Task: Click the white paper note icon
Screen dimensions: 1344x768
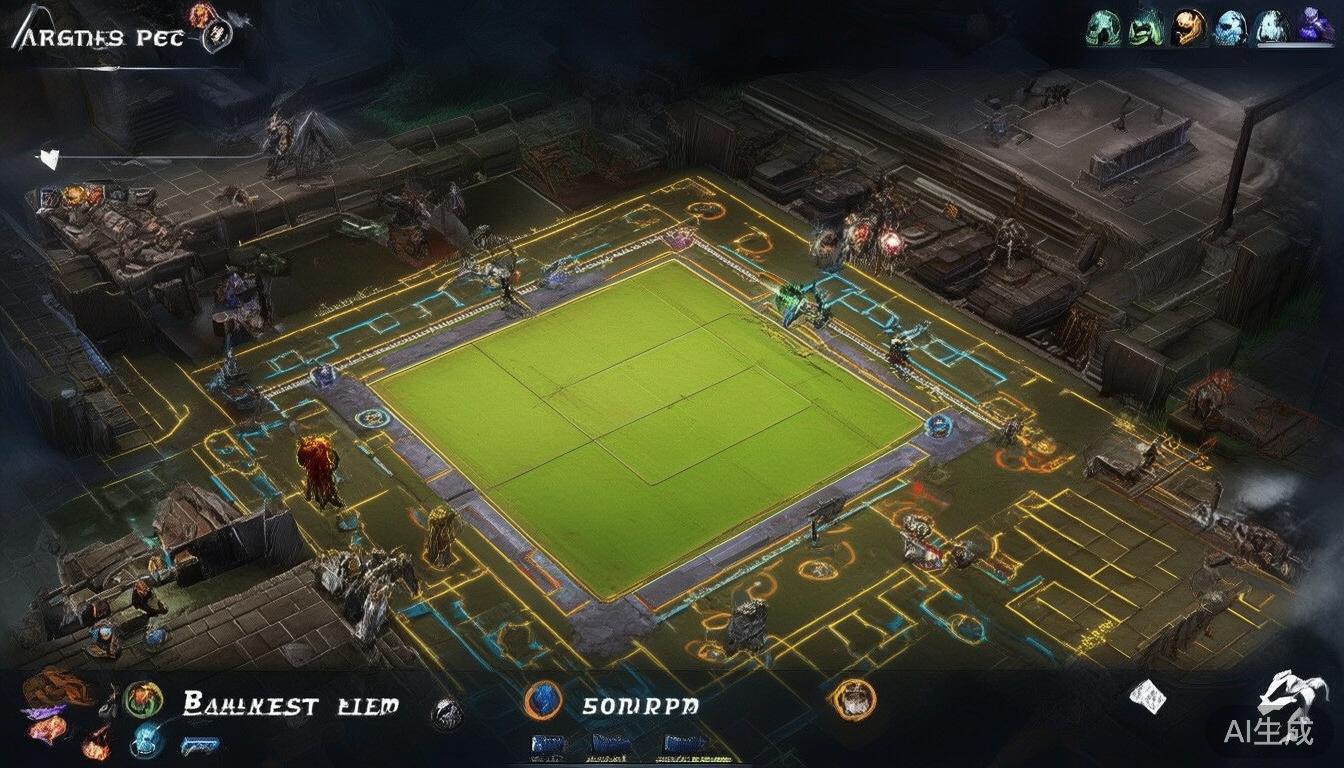Action: pyautogui.click(x=1147, y=696)
